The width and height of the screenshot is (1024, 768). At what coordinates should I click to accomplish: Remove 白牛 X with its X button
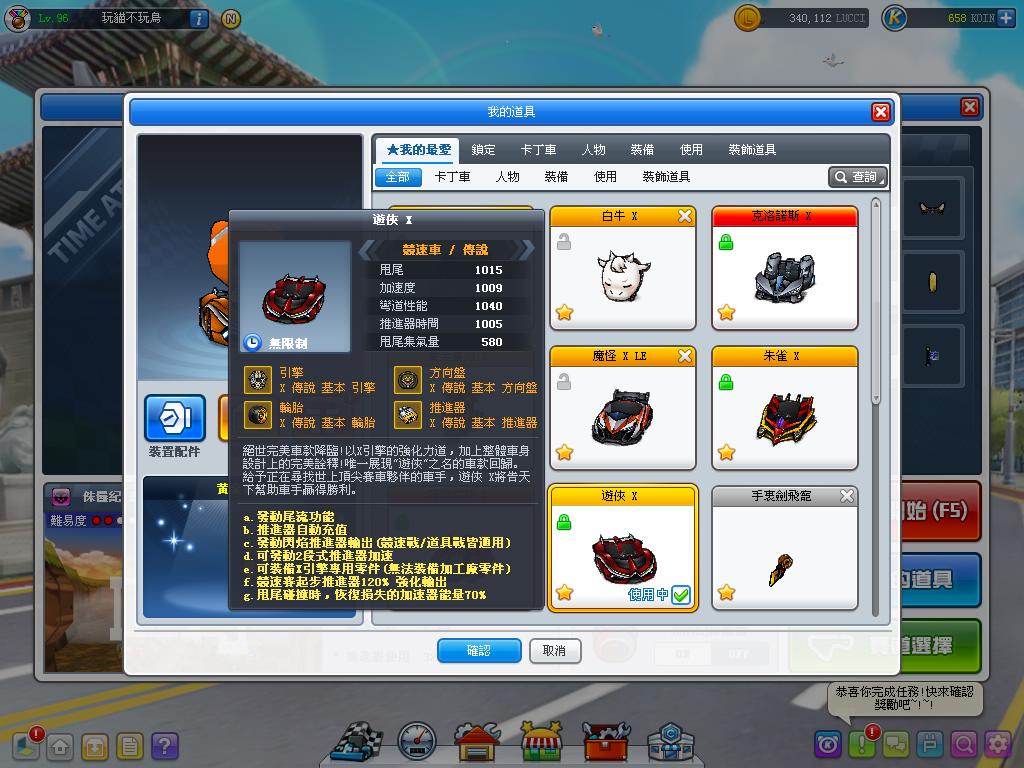click(685, 216)
